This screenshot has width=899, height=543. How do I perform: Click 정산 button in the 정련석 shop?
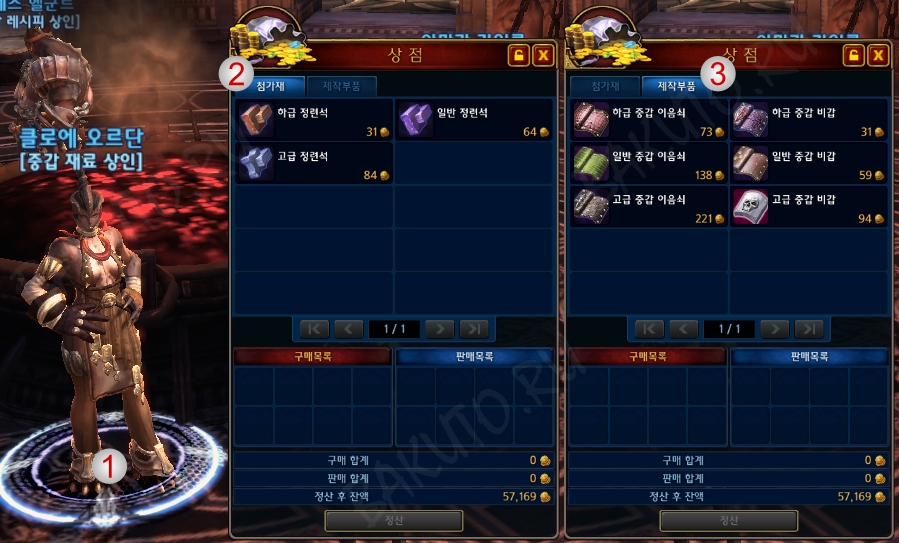[x=393, y=520]
